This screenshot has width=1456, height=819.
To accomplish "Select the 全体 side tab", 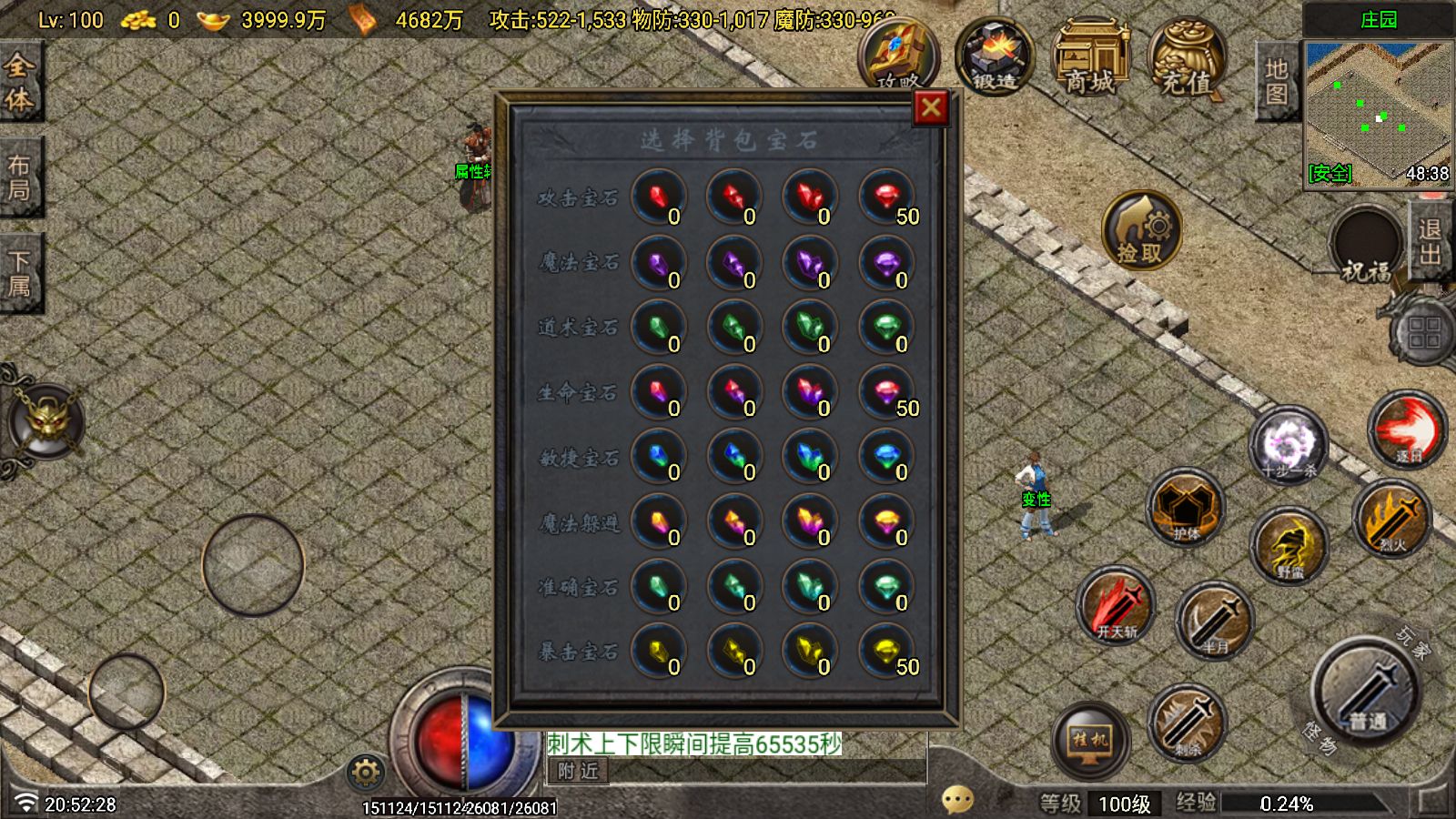I will [x=19, y=81].
